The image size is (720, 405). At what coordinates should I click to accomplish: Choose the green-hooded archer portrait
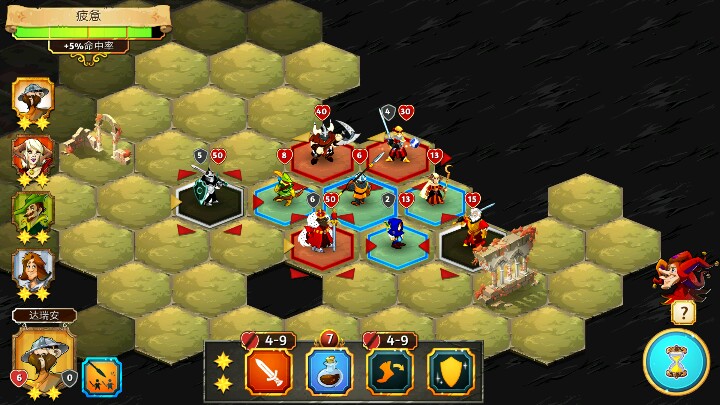coord(32,212)
